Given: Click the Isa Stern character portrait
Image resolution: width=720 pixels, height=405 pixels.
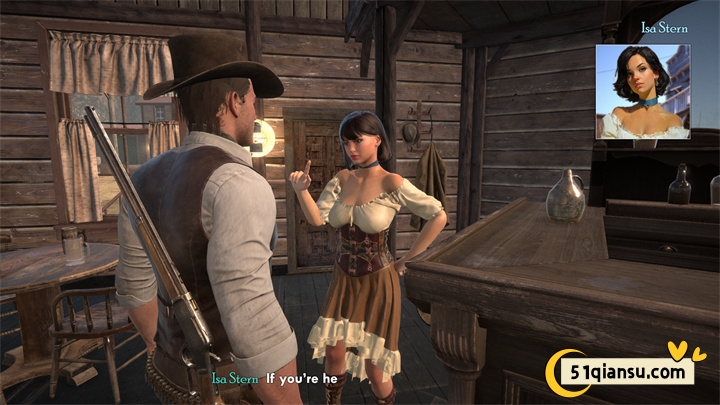Looking at the screenshot, I should point(643,91).
